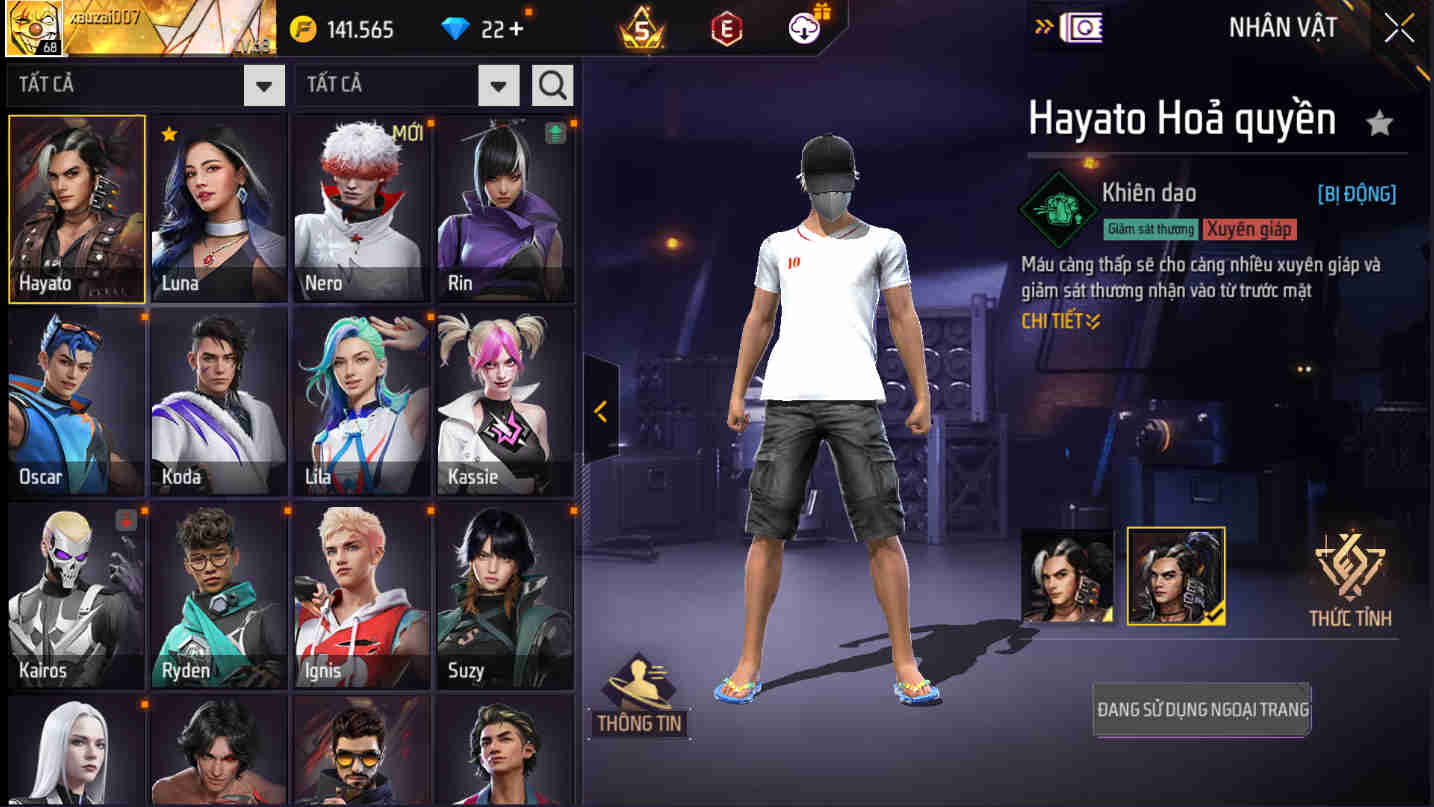This screenshot has width=1434, height=807.
Task: Select the Xuyên giáp skill tag
Action: (x=1249, y=229)
